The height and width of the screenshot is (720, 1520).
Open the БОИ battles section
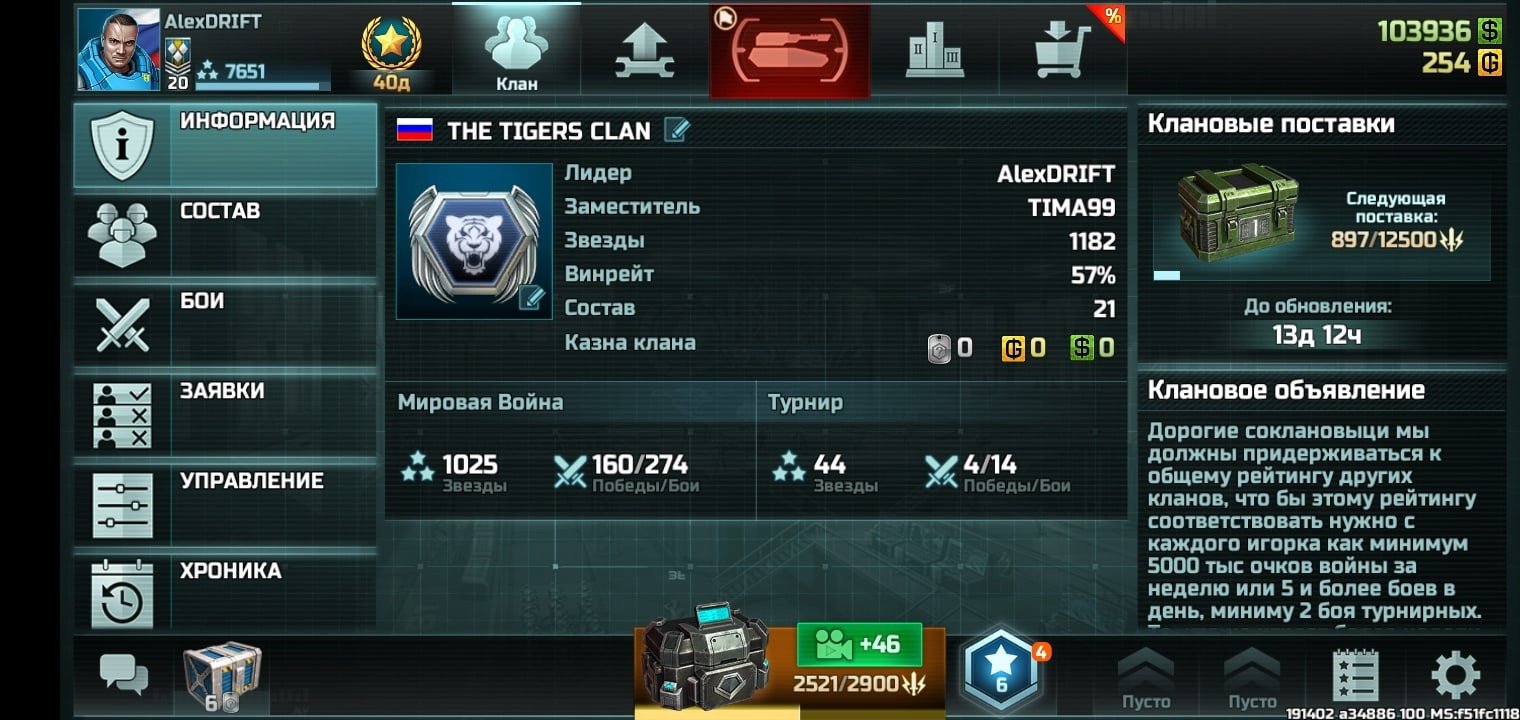tap(225, 325)
